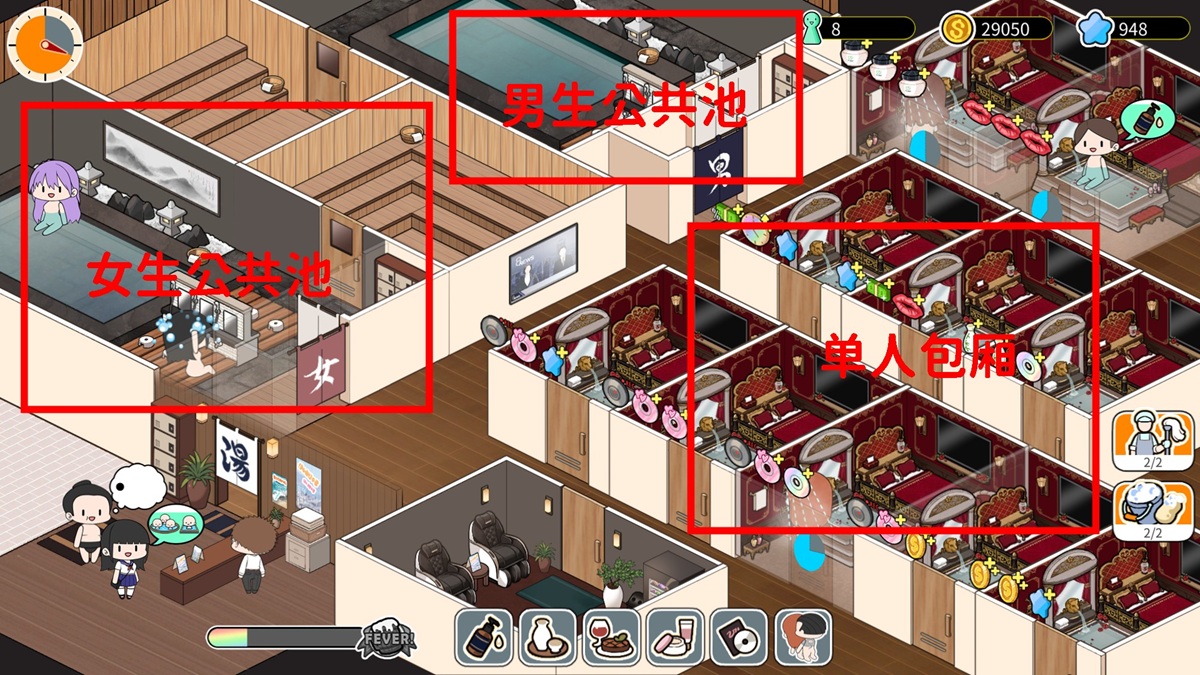Click the orange clock icon
The width and height of the screenshot is (1200, 675).
pos(45,45)
